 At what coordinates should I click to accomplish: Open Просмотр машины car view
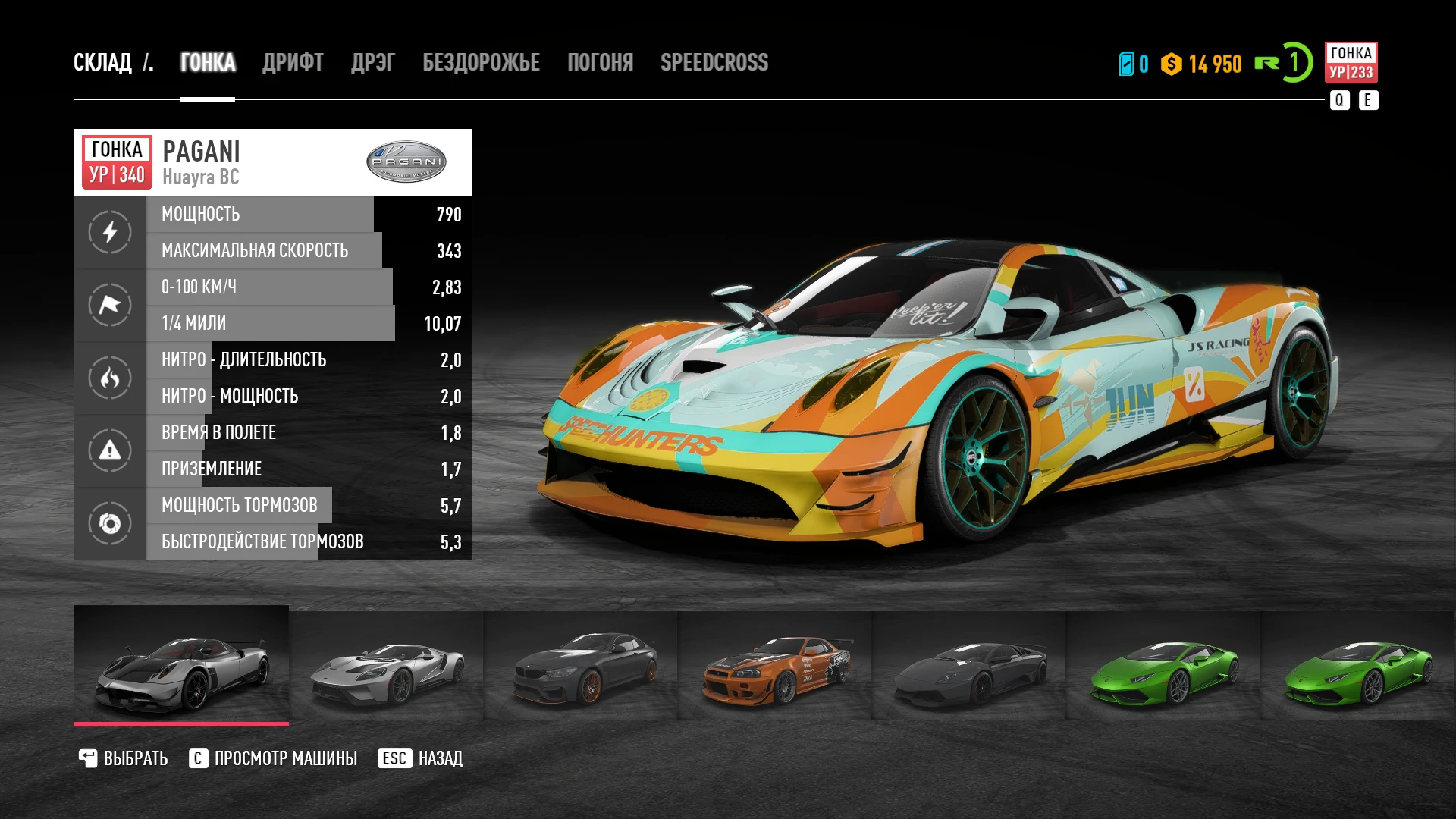pyautogui.click(x=273, y=758)
